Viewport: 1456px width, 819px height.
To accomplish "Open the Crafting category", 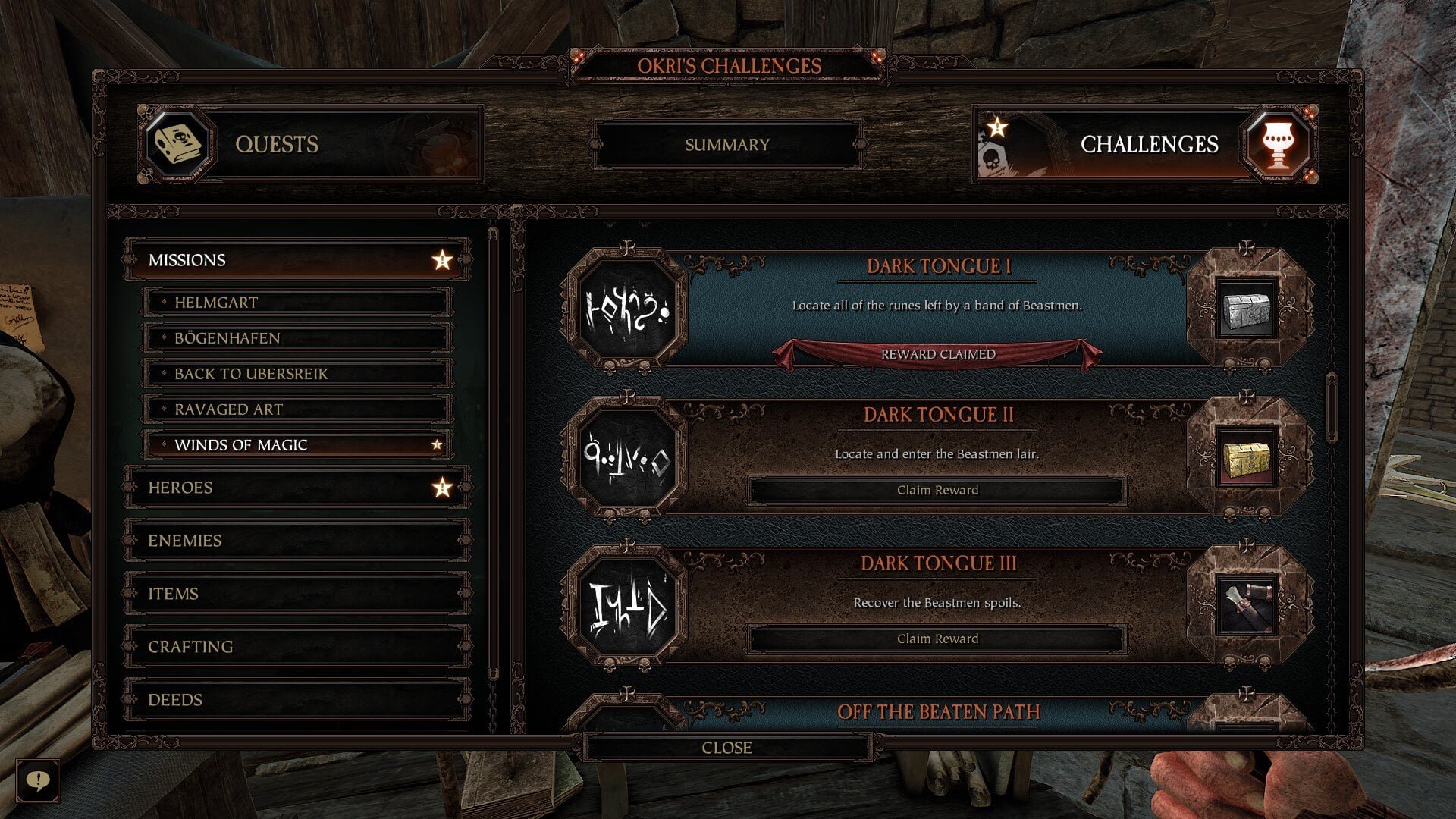I will click(297, 647).
